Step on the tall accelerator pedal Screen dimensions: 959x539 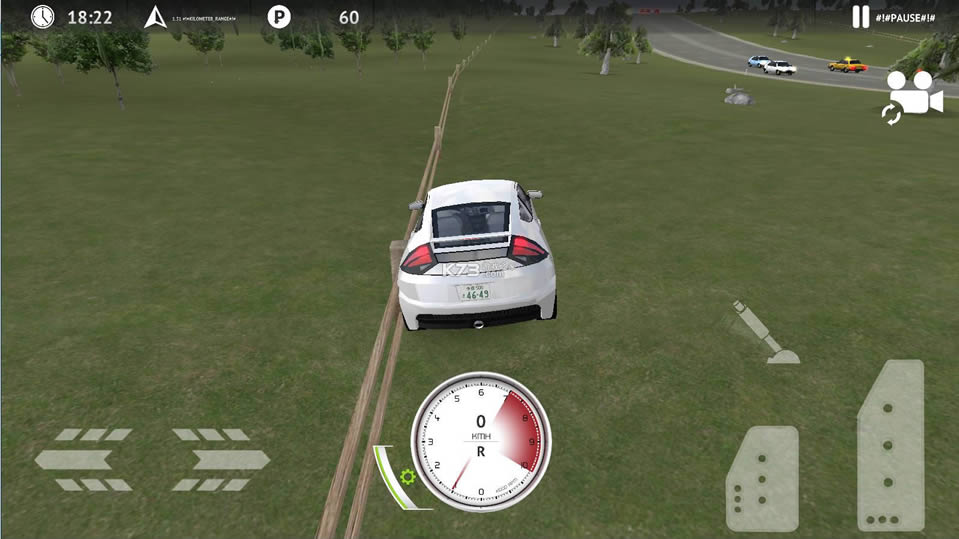coord(890,445)
